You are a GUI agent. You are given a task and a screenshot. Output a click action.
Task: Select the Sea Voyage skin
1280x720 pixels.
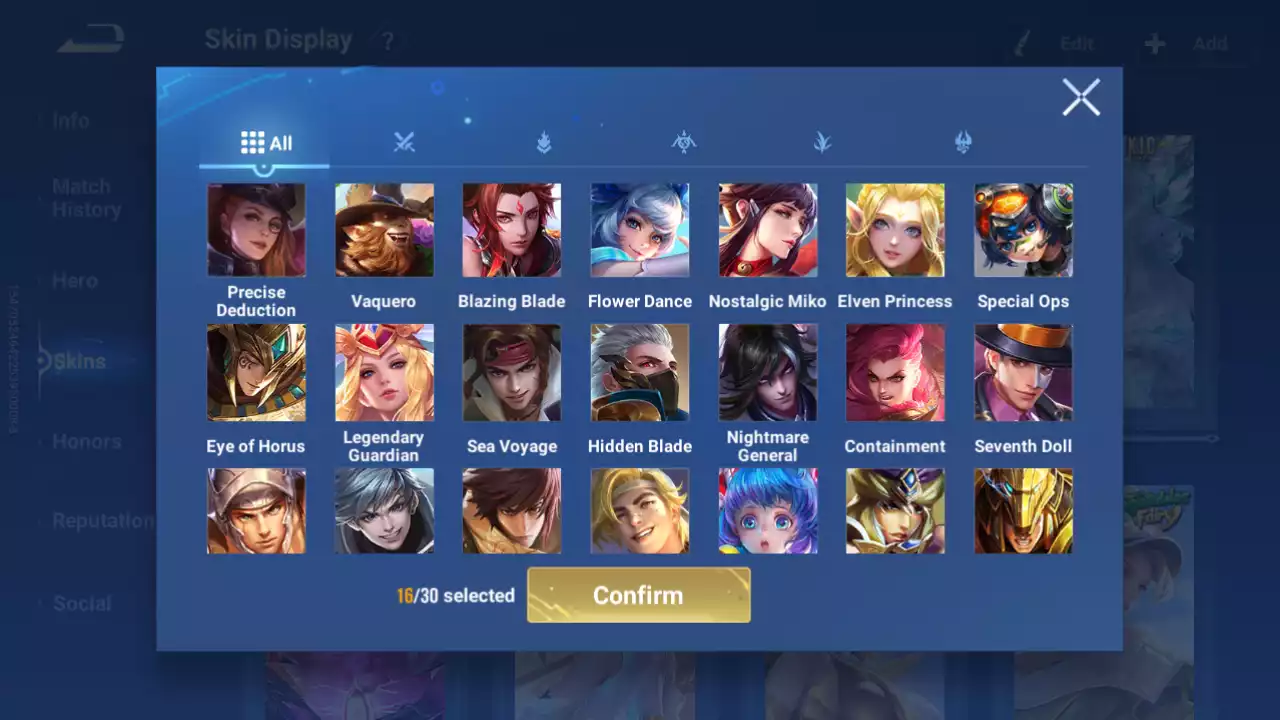[511, 372]
